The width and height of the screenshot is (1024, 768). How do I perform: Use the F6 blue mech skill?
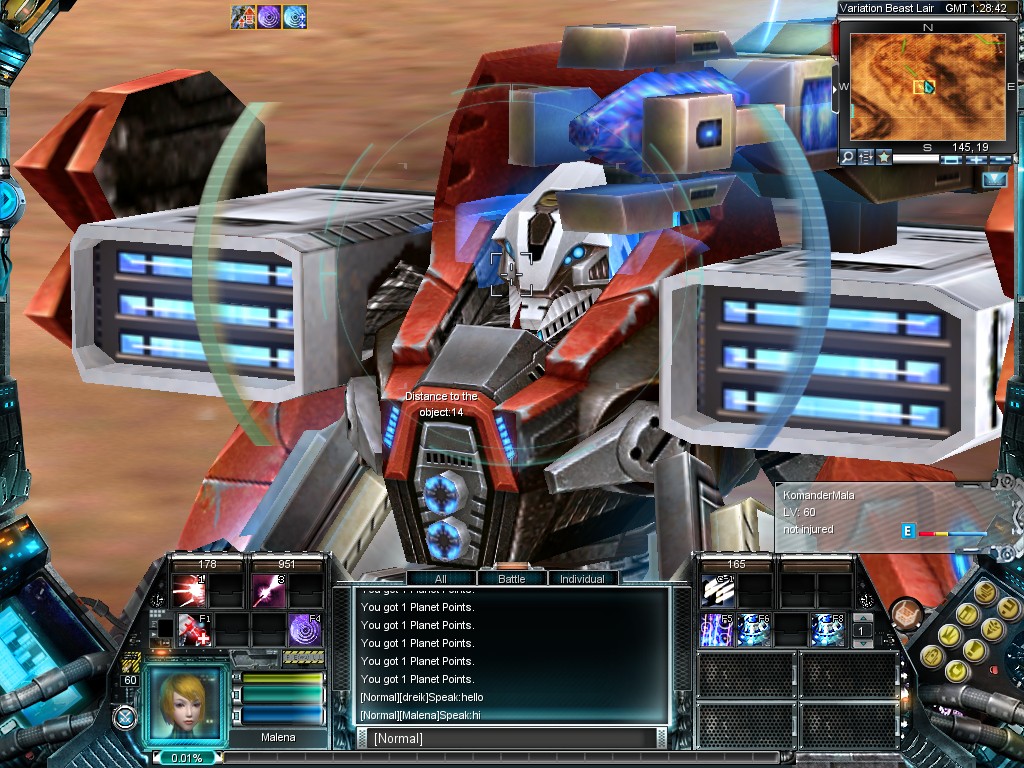point(754,630)
